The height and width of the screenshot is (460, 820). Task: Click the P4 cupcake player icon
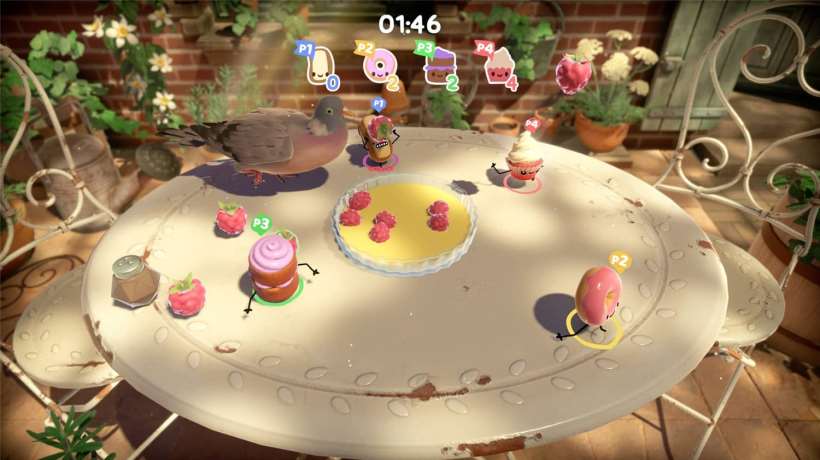coord(497,66)
